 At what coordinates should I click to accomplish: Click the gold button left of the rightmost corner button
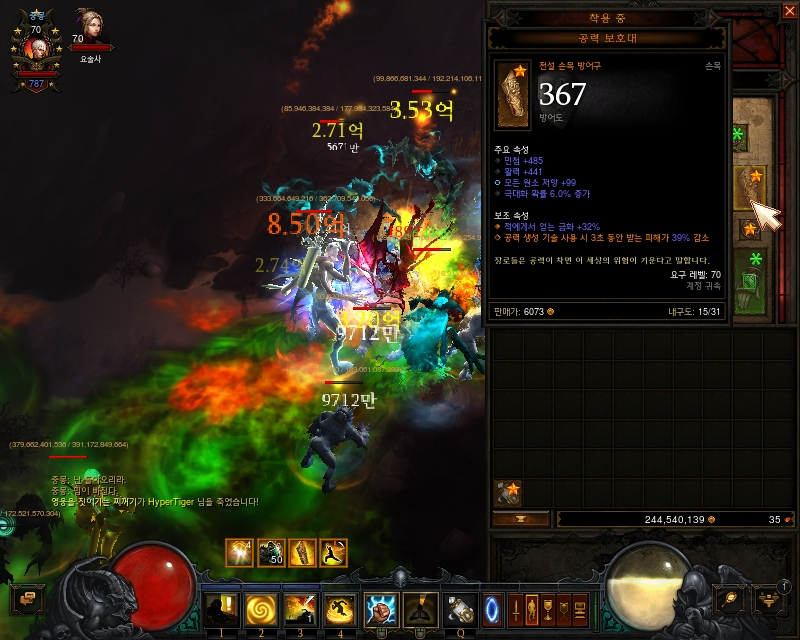coord(729,598)
